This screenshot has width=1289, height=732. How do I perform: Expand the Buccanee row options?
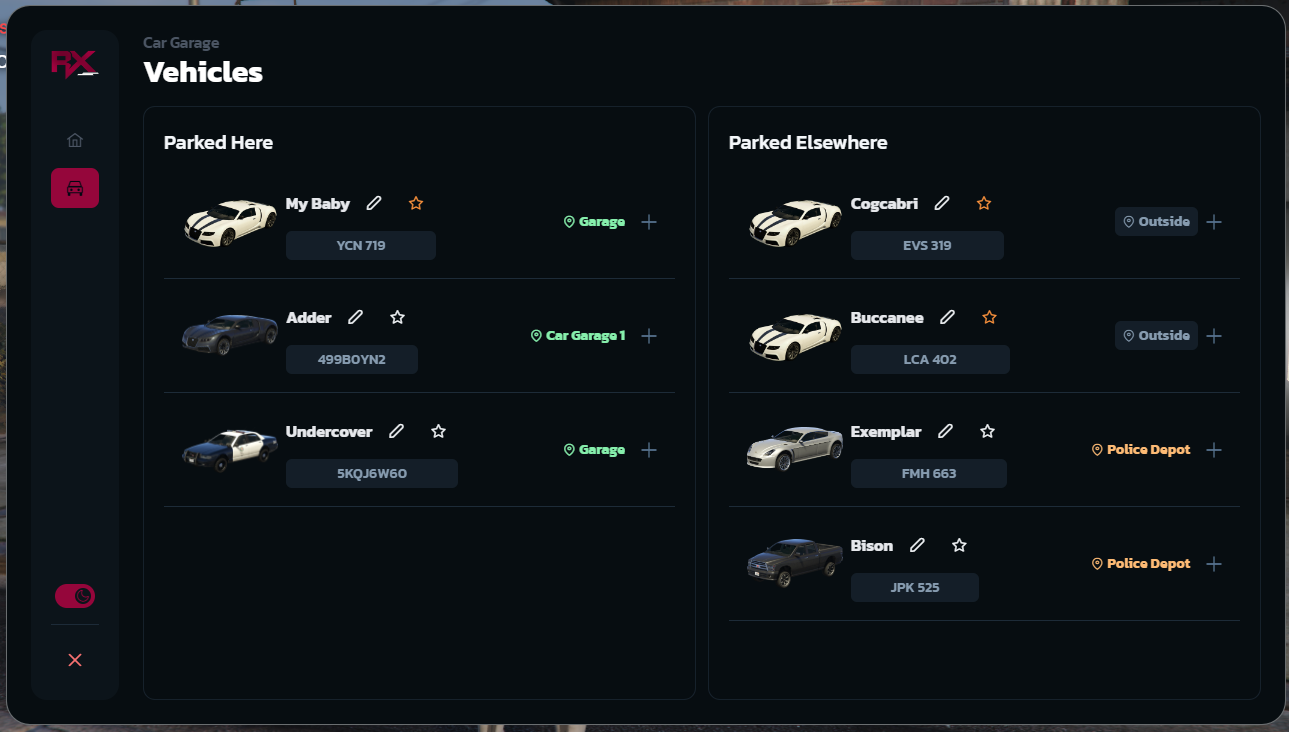point(1214,336)
